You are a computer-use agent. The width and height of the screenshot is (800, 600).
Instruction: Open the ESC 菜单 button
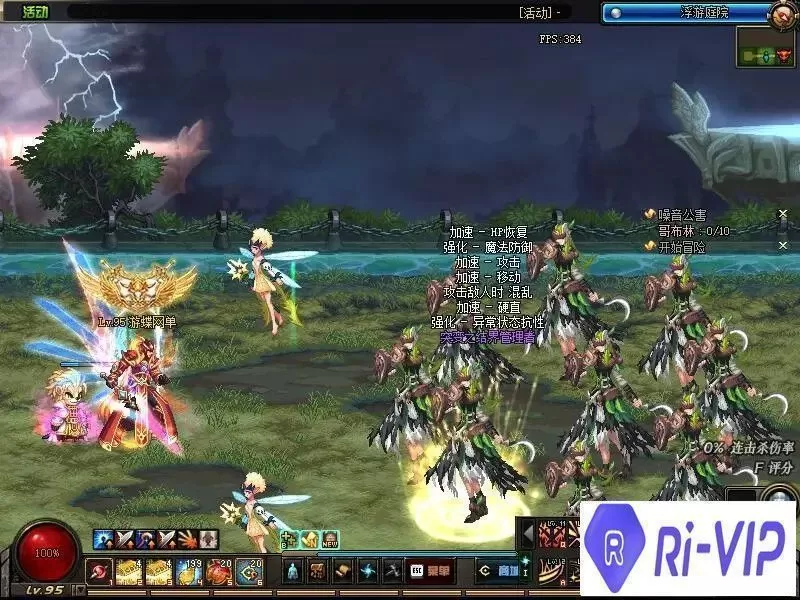(x=428, y=571)
